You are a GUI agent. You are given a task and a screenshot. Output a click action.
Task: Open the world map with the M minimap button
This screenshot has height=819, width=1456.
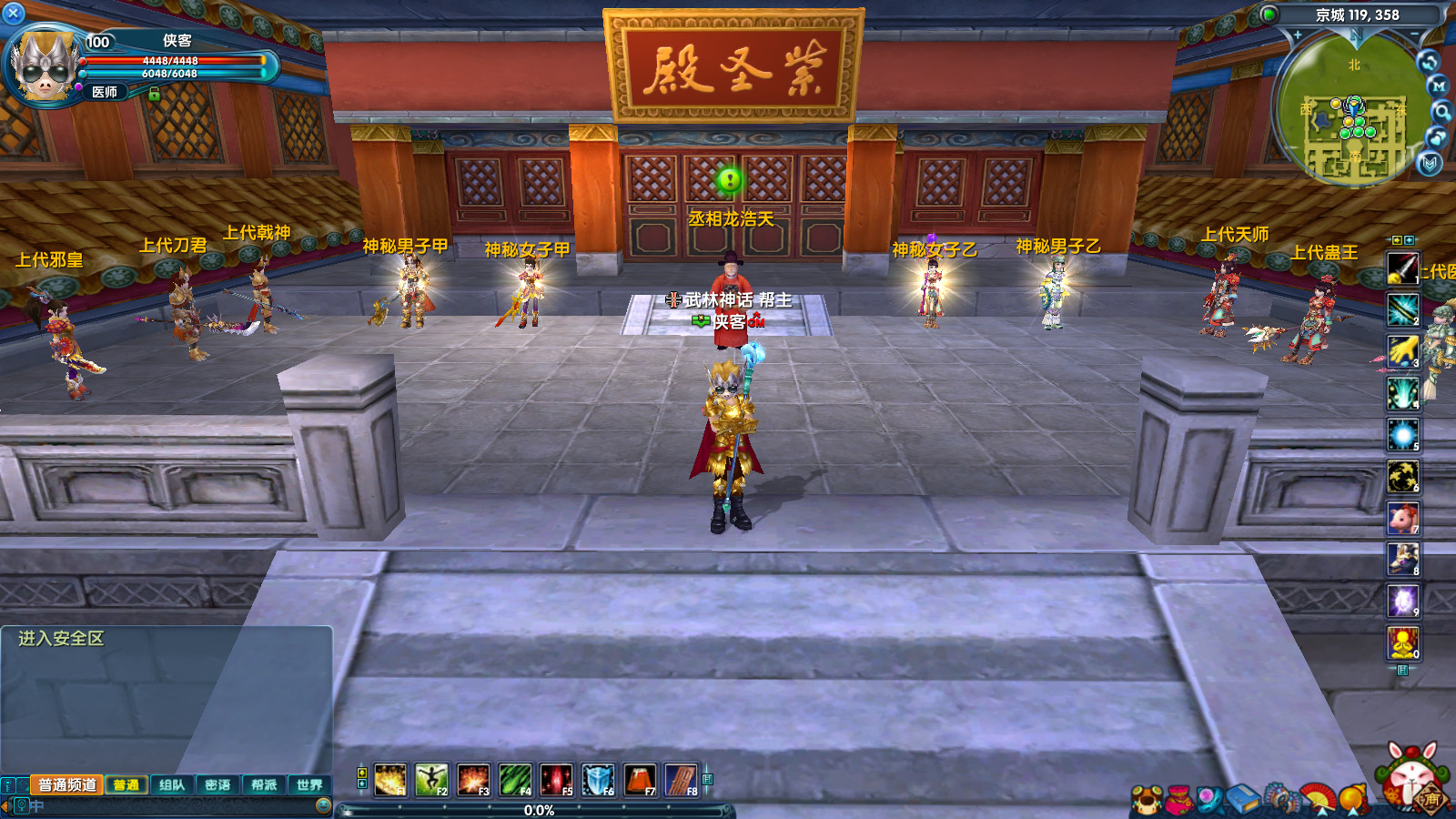1440,85
